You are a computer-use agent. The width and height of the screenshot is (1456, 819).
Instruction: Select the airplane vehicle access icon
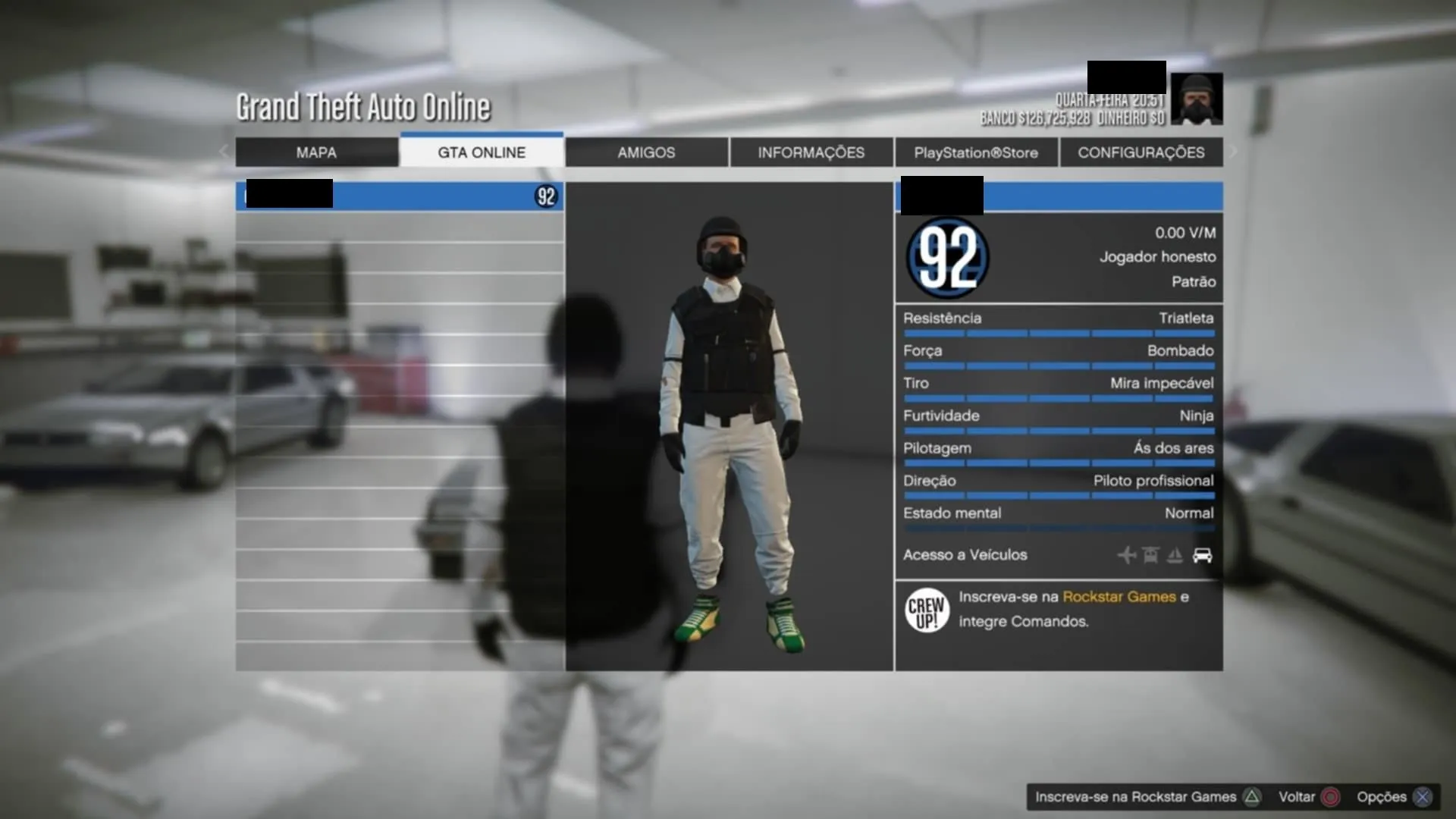[1127, 555]
